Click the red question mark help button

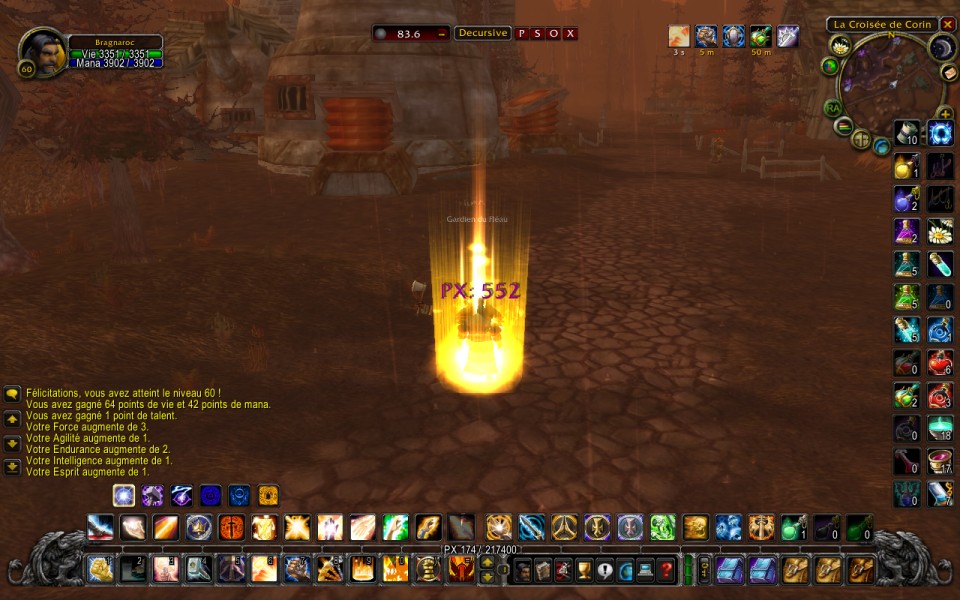666,570
